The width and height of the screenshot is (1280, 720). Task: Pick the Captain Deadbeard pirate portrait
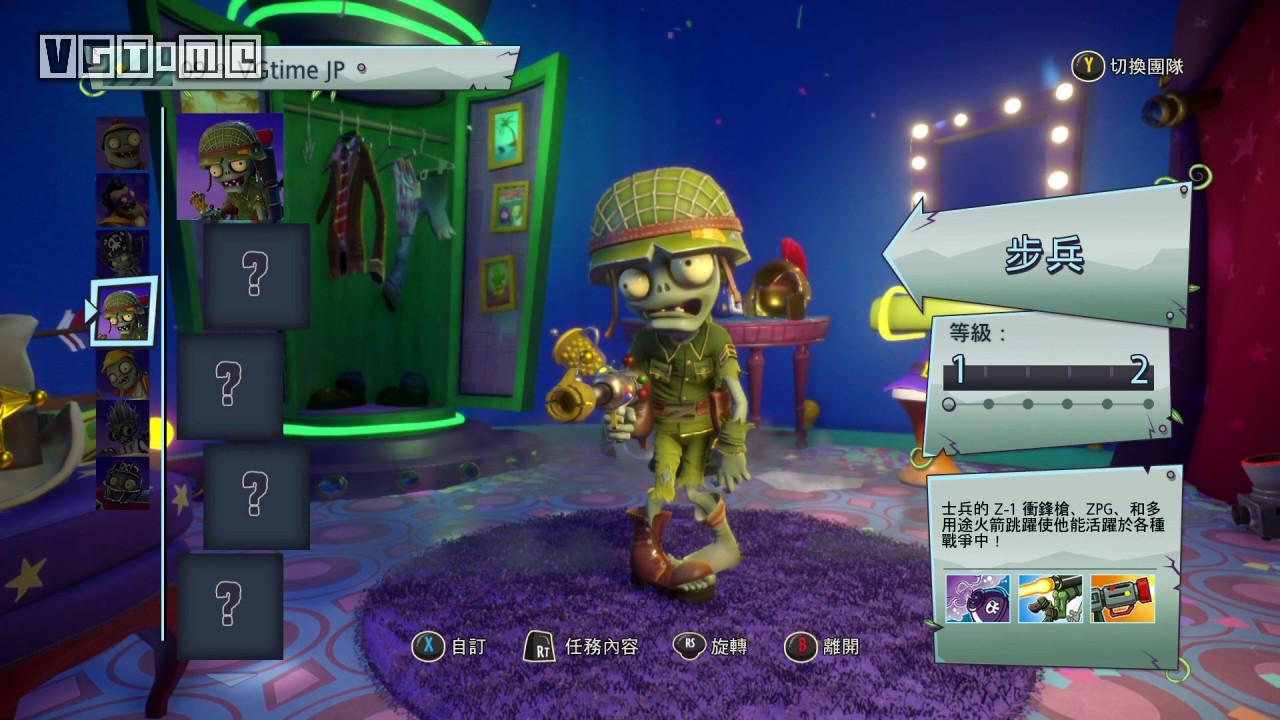tap(123, 254)
